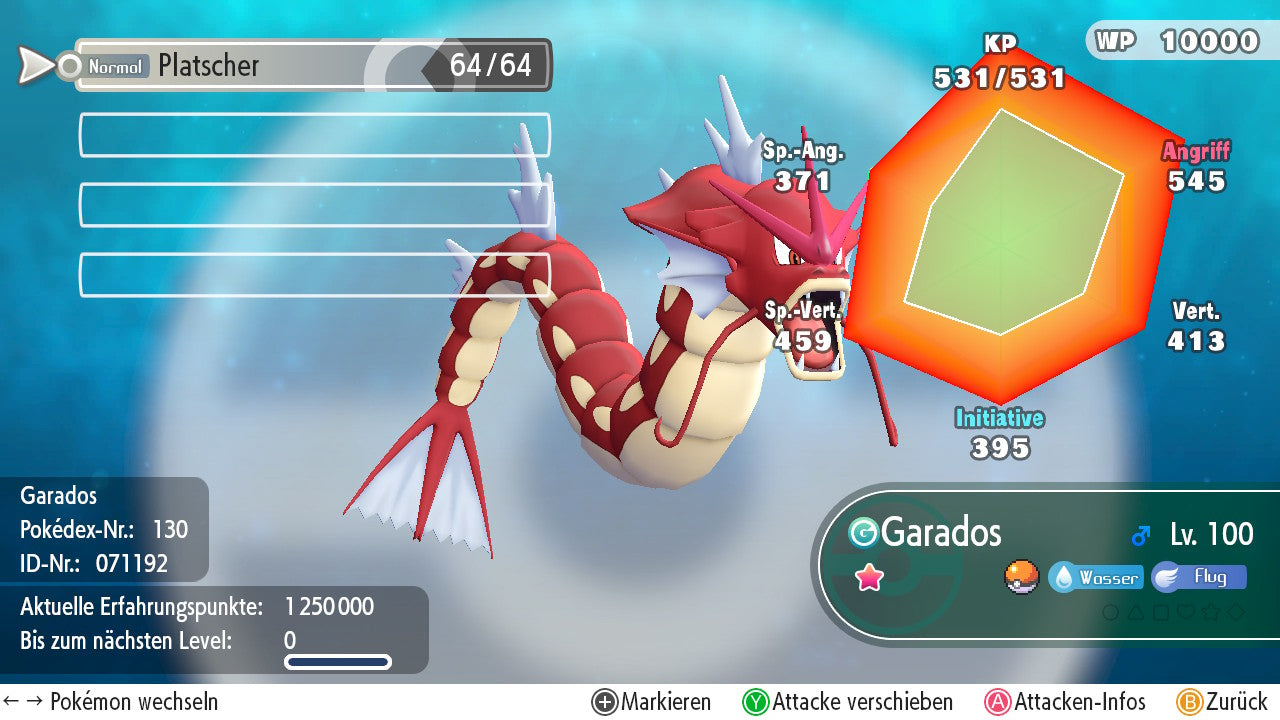Toggle the circle marking symbol
The width and height of the screenshot is (1280, 720).
click(x=1110, y=611)
